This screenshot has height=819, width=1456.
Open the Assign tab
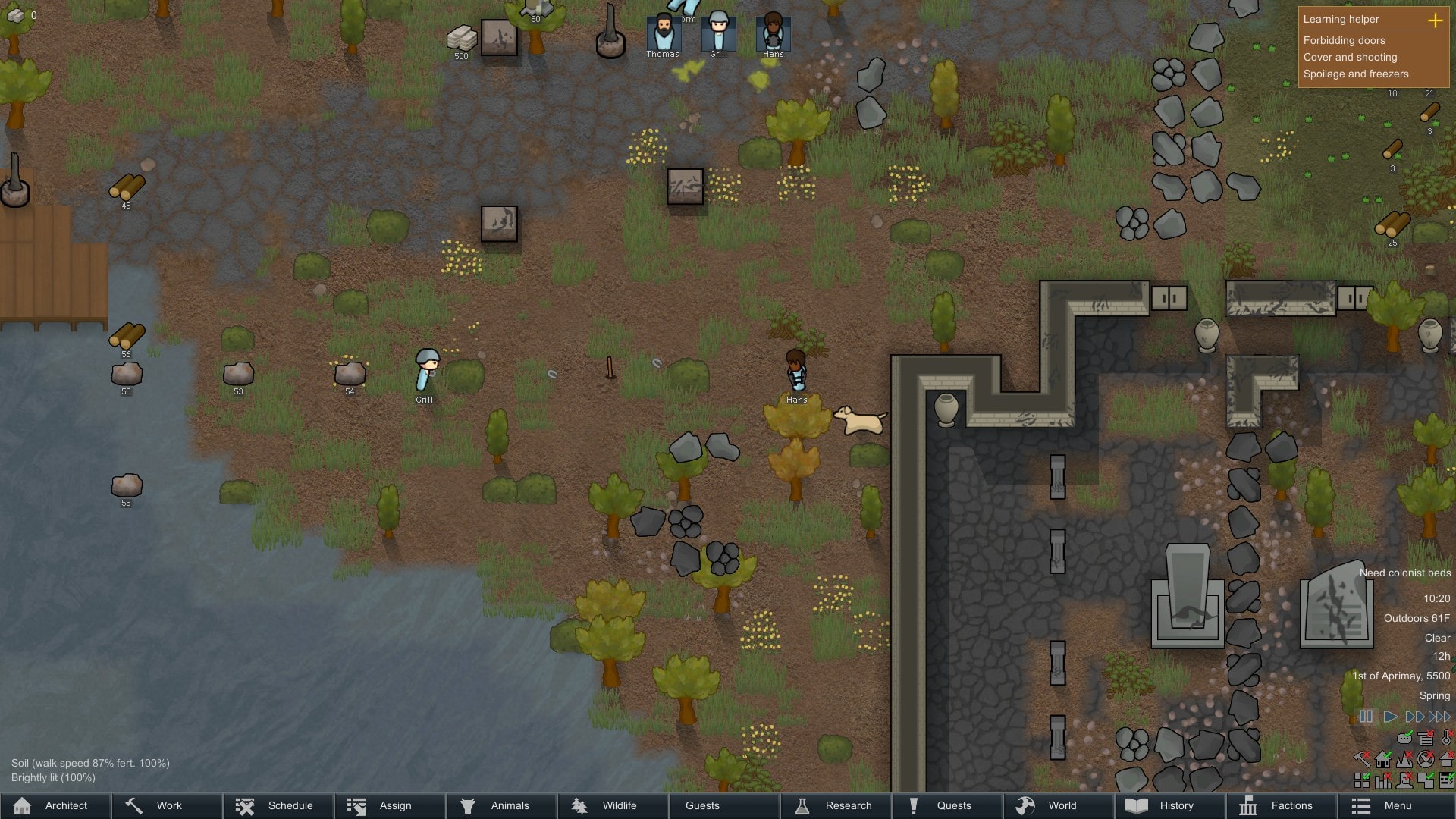pyautogui.click(x=389, y=805)
